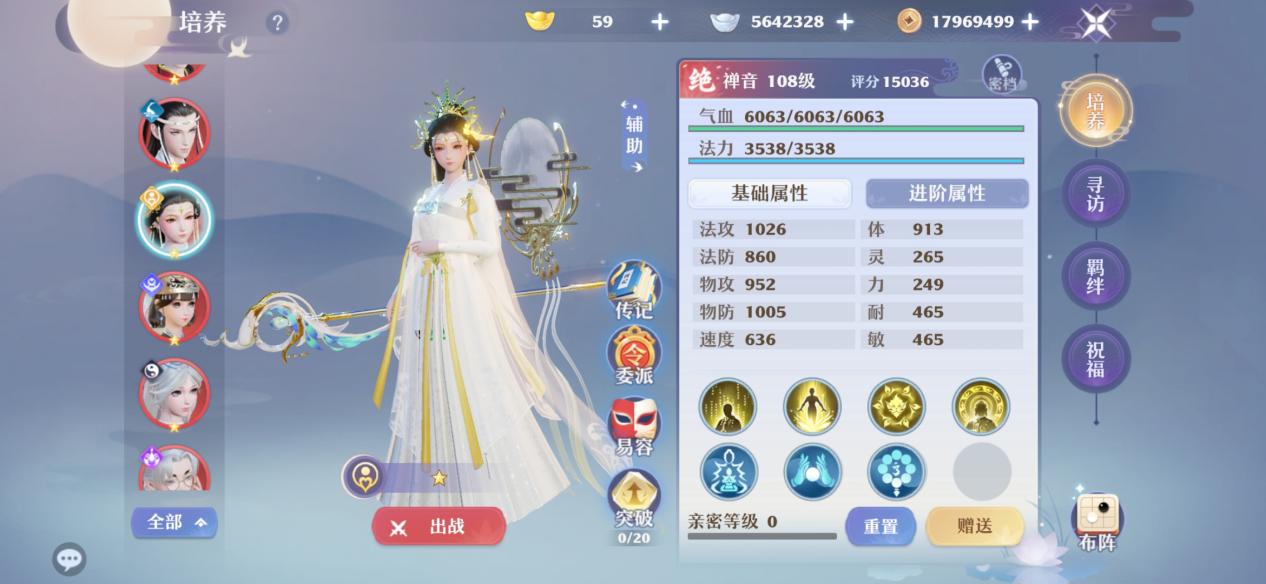Image resolution: width=1266 pixels, height=584 pixels.
Task: Switch to the 基础属性 tab
Action: (x=769, y=193)
